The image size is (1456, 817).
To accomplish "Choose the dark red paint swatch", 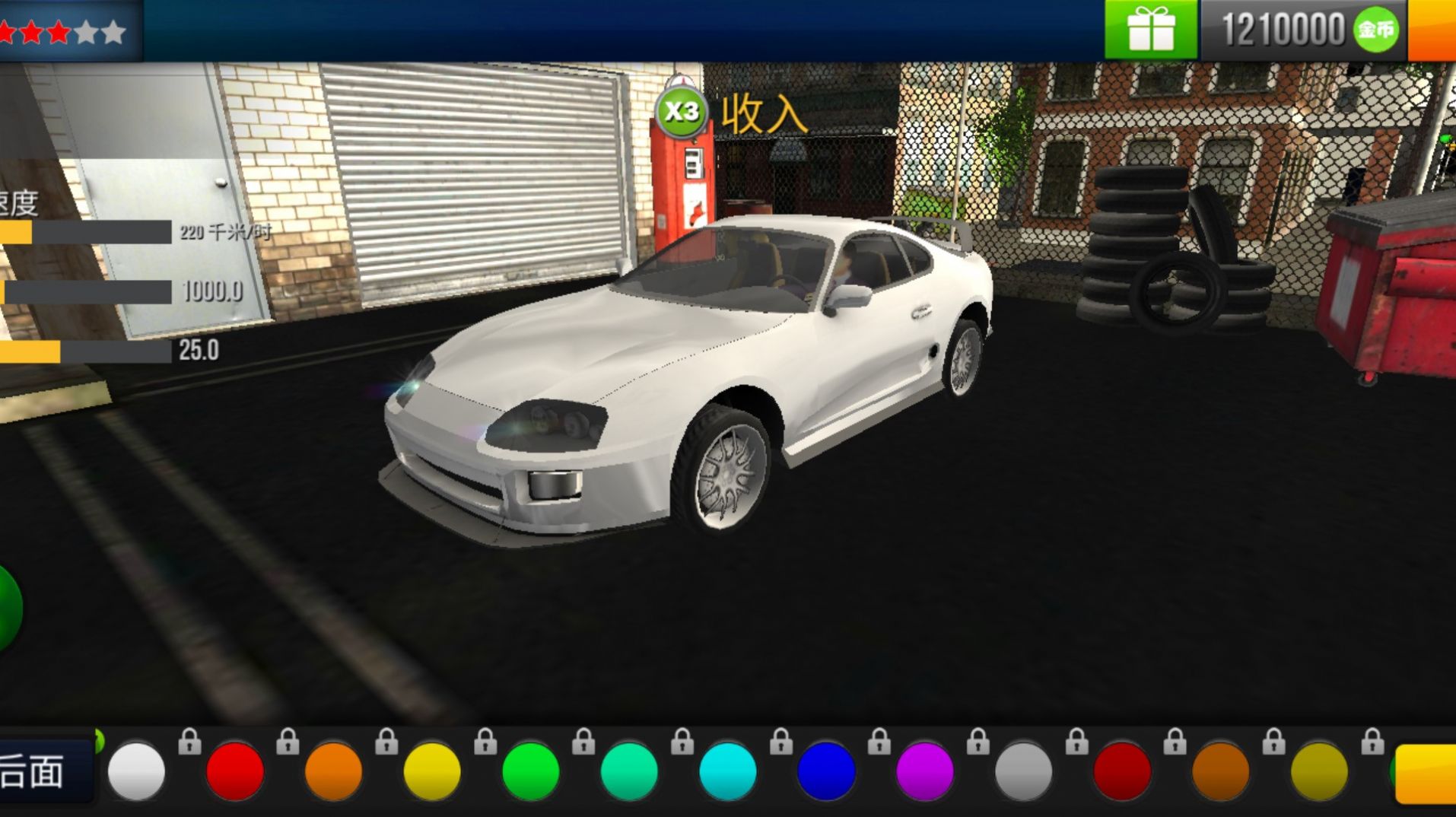I will click(1121, 771).
